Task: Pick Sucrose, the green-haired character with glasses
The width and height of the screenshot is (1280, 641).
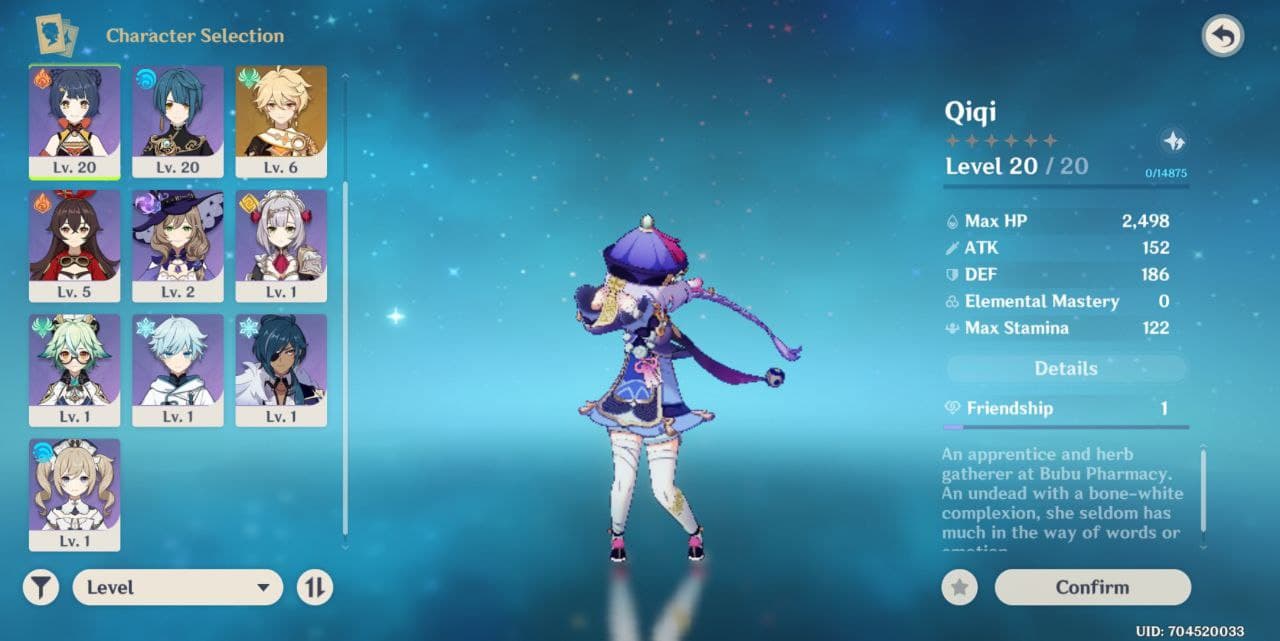Action: (x=75, y=370)
